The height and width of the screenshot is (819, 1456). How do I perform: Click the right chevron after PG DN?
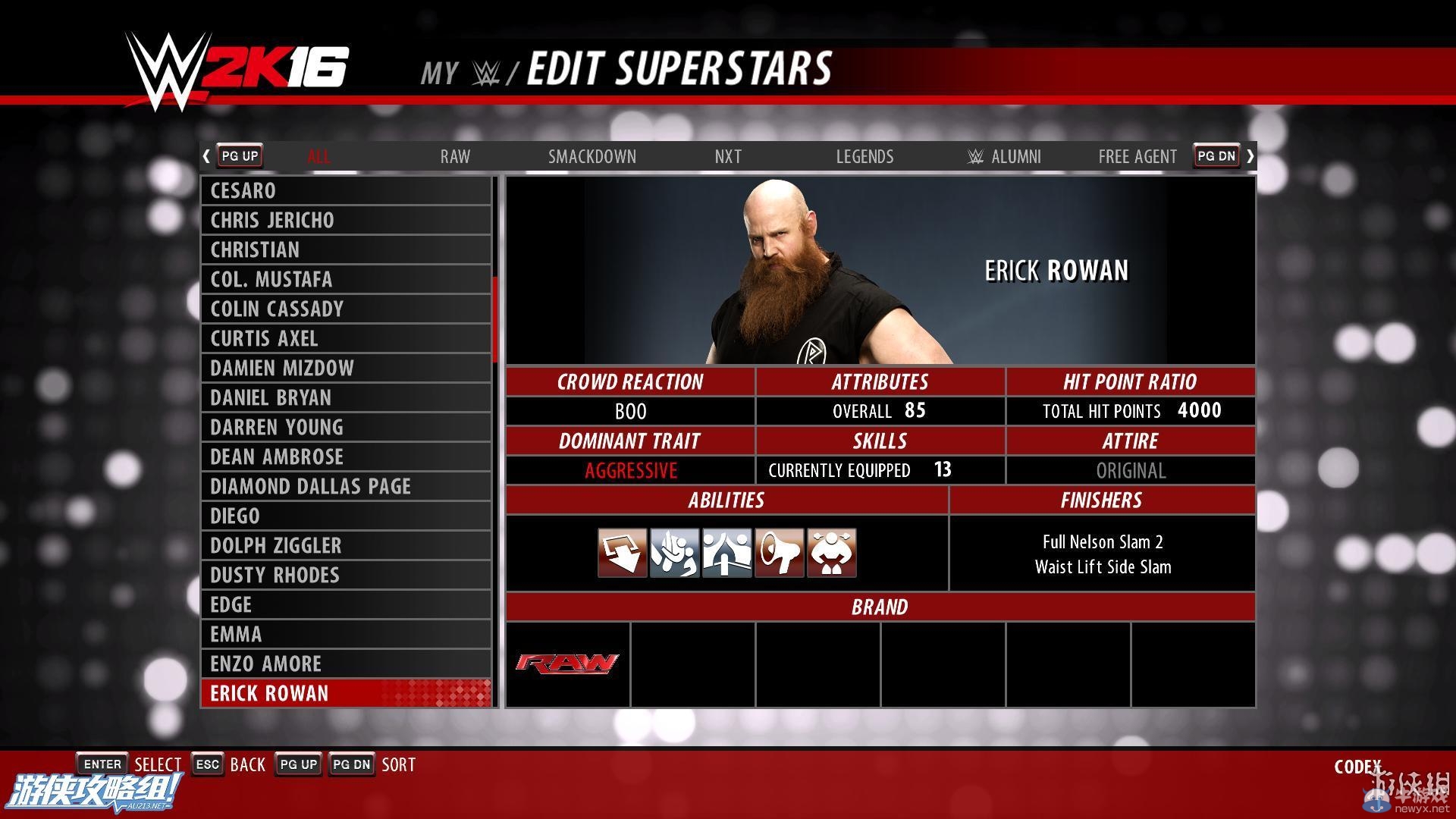point(1250,155)
